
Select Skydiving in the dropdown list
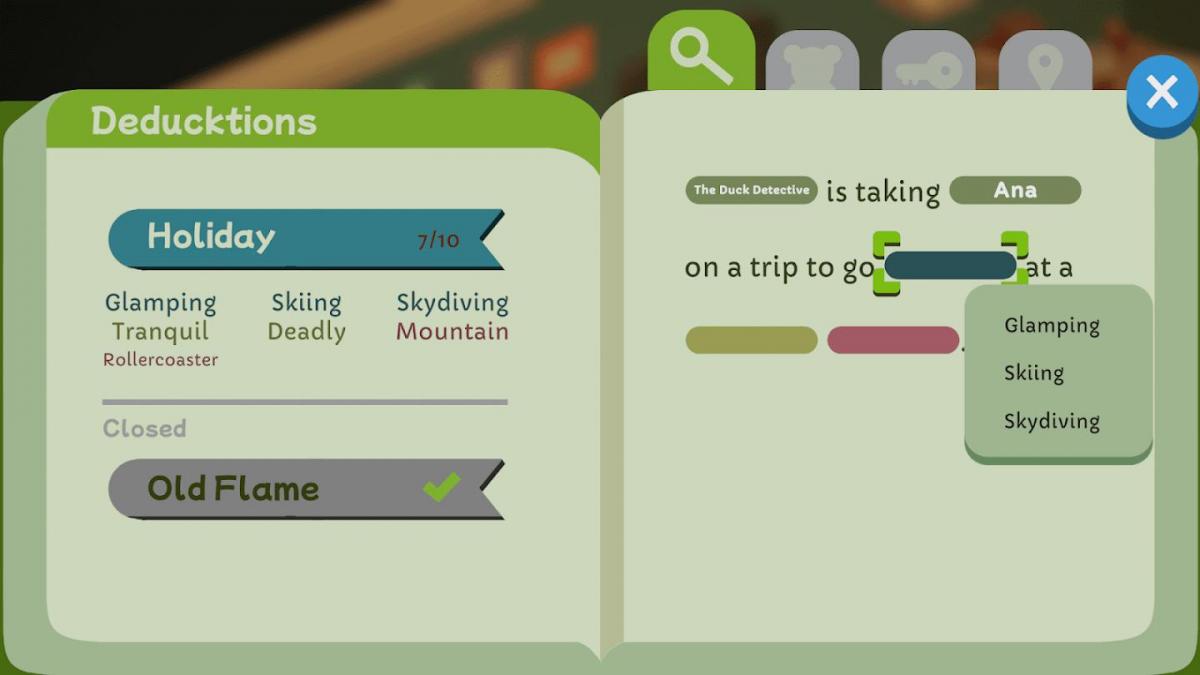coord(1051,421)
